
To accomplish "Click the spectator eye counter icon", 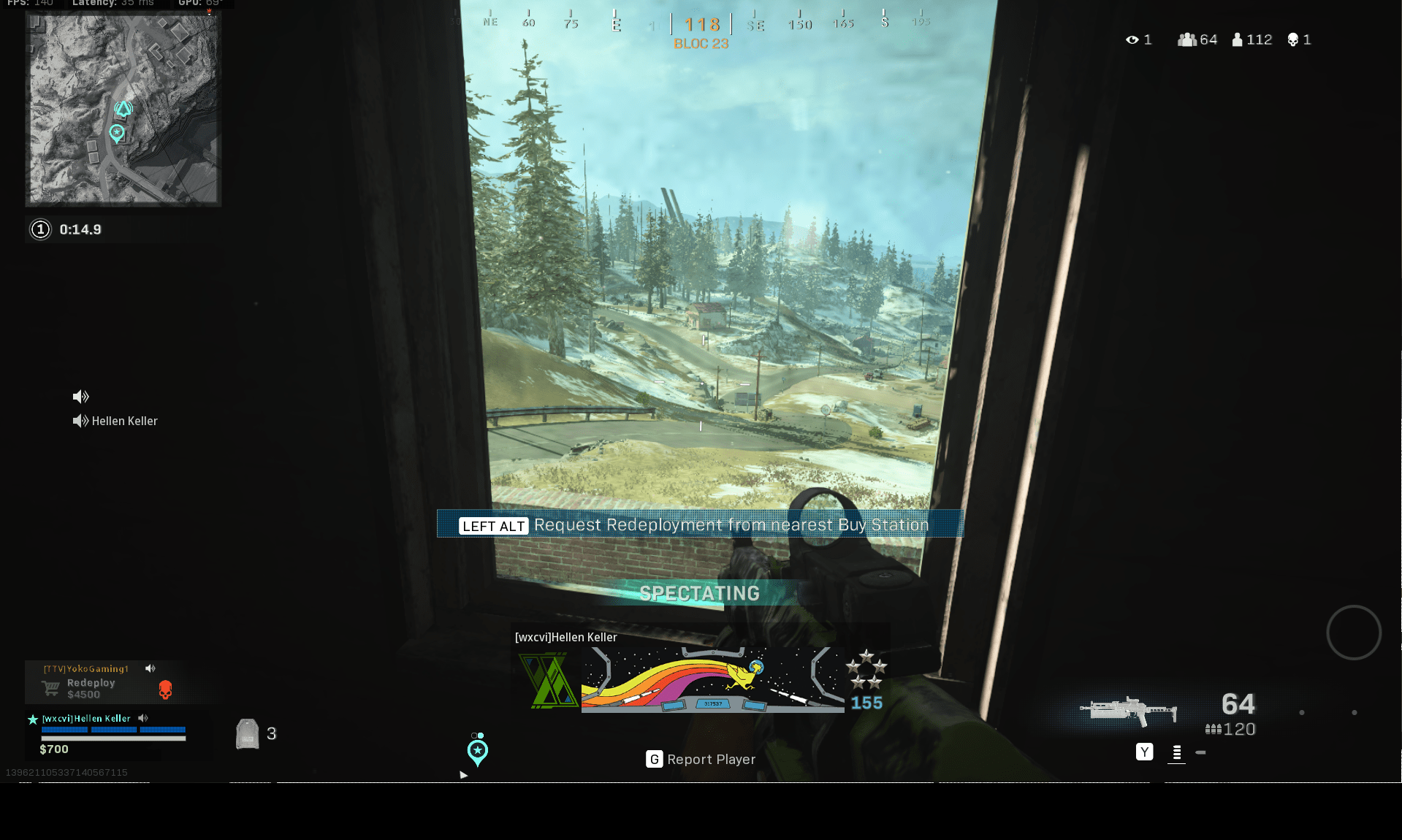I will (x=1133, y=39).
